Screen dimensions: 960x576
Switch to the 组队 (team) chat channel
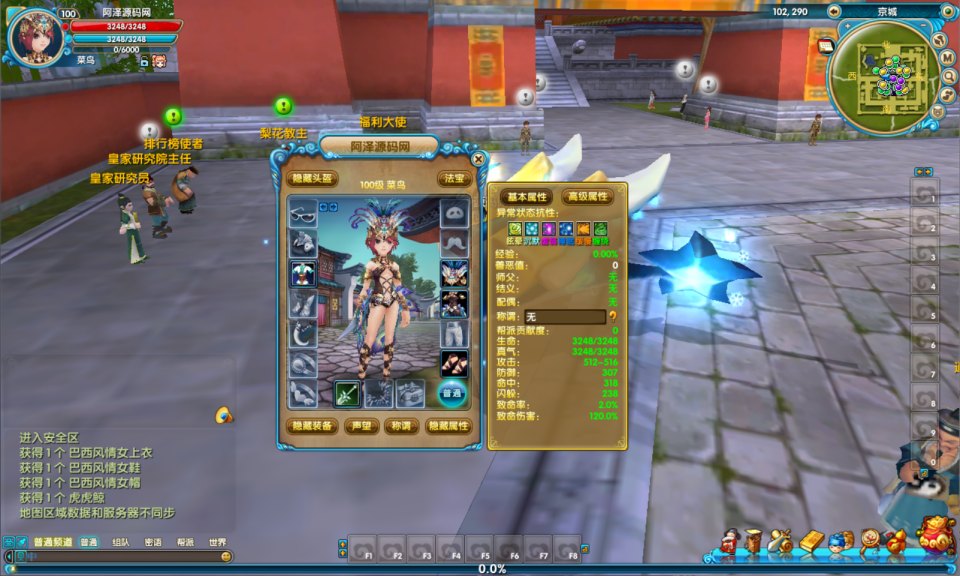pos(121,542)
